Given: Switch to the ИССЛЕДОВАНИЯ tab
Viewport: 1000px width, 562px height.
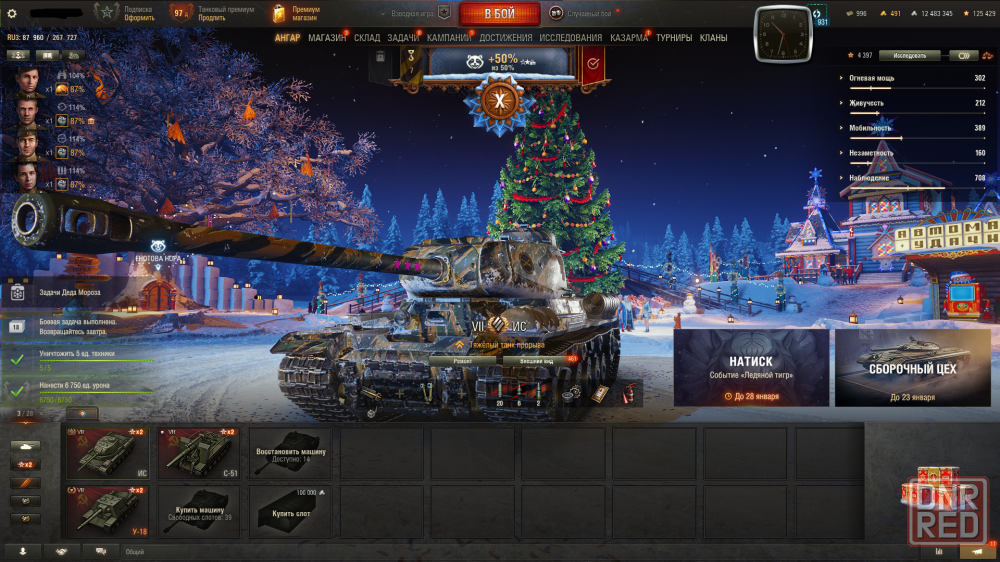Looking at the screenshot, I should [571, 38].
